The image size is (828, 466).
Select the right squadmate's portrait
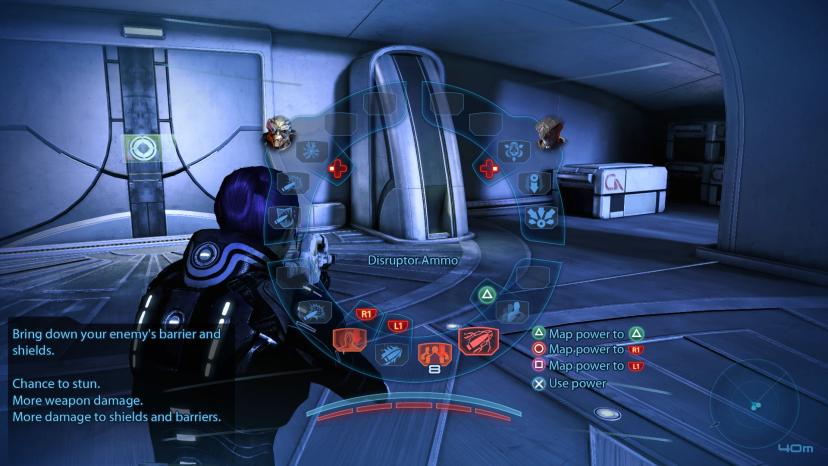pyautogui.click(x=549, y=132)
